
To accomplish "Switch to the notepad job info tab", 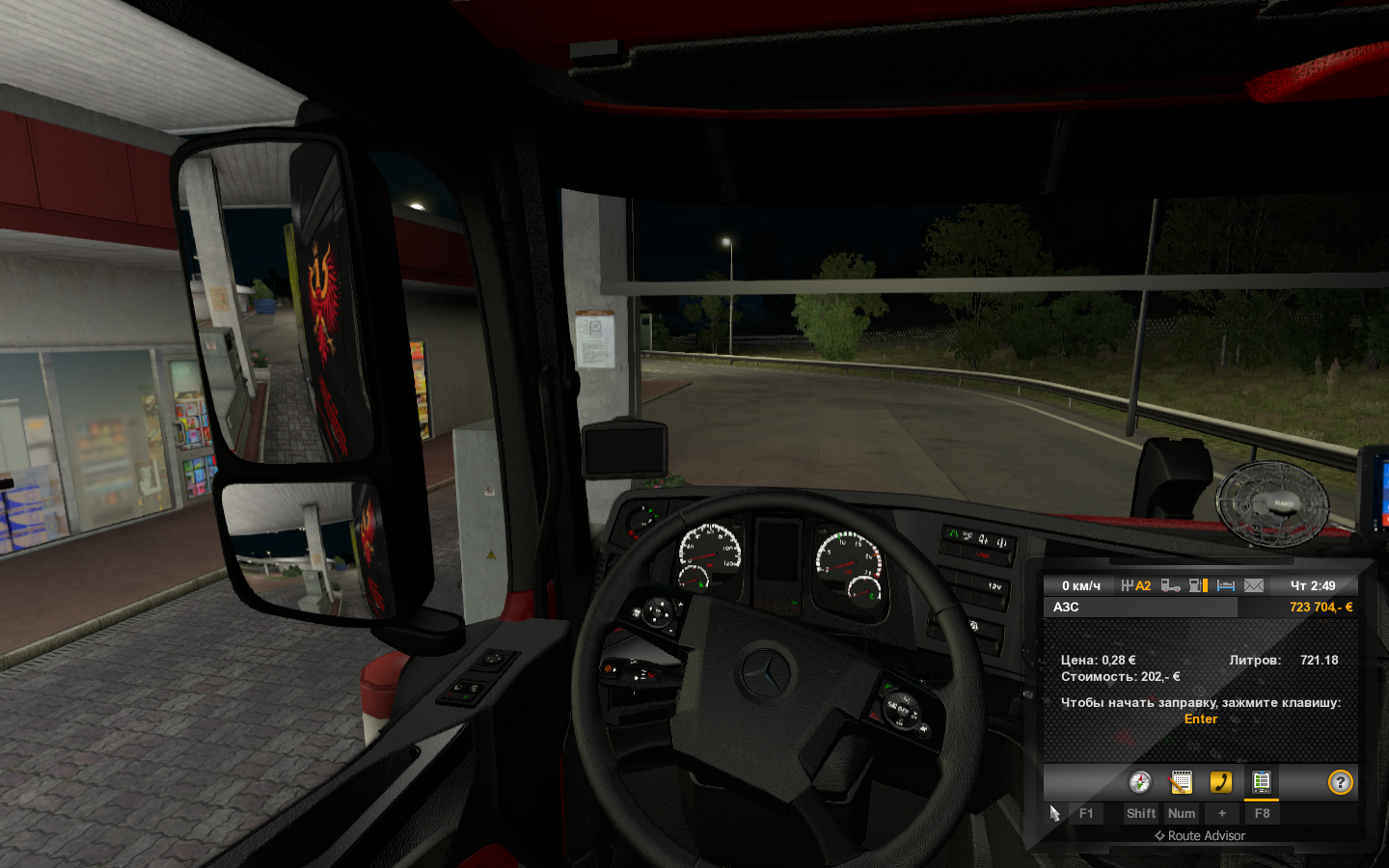I will pyautogui.click(x=1181, y=782).
